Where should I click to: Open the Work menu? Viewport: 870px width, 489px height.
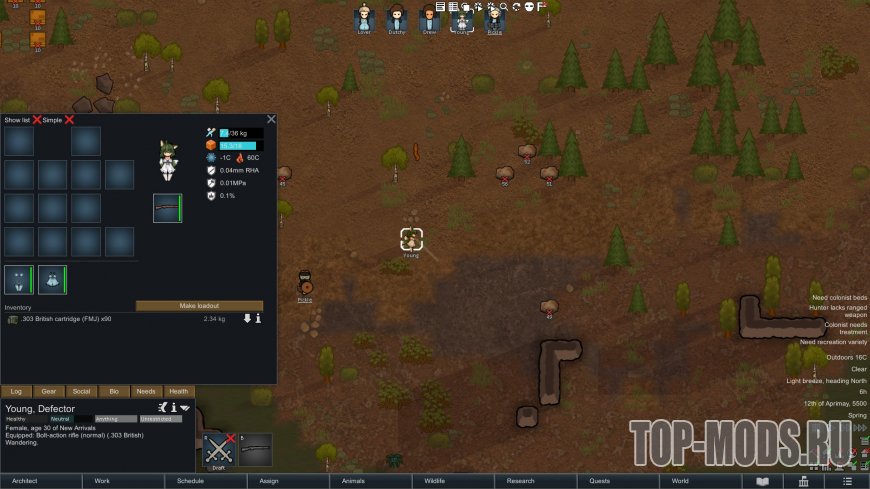pos(102,481)
